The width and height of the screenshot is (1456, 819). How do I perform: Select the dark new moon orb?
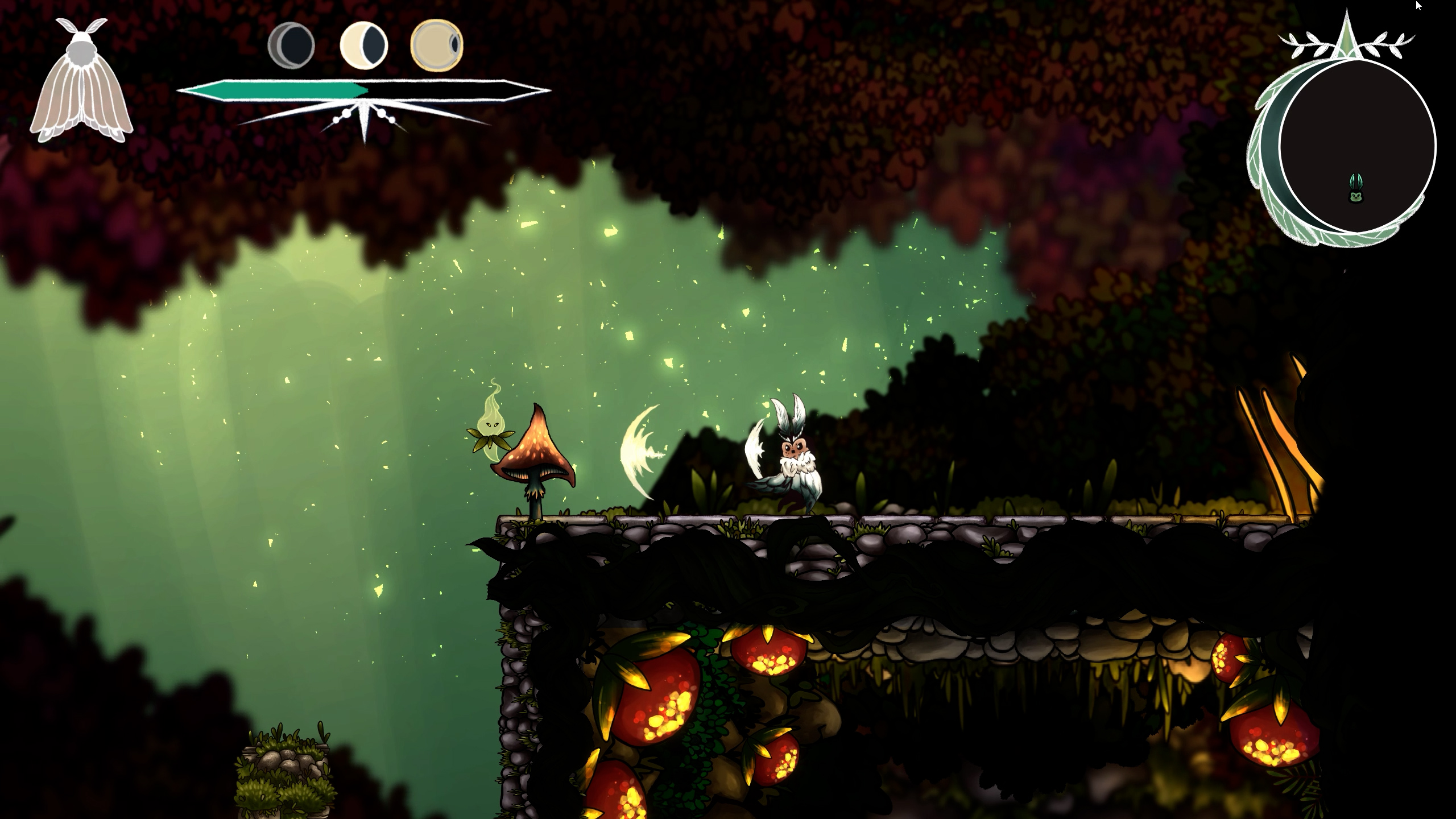pos(291,45)
